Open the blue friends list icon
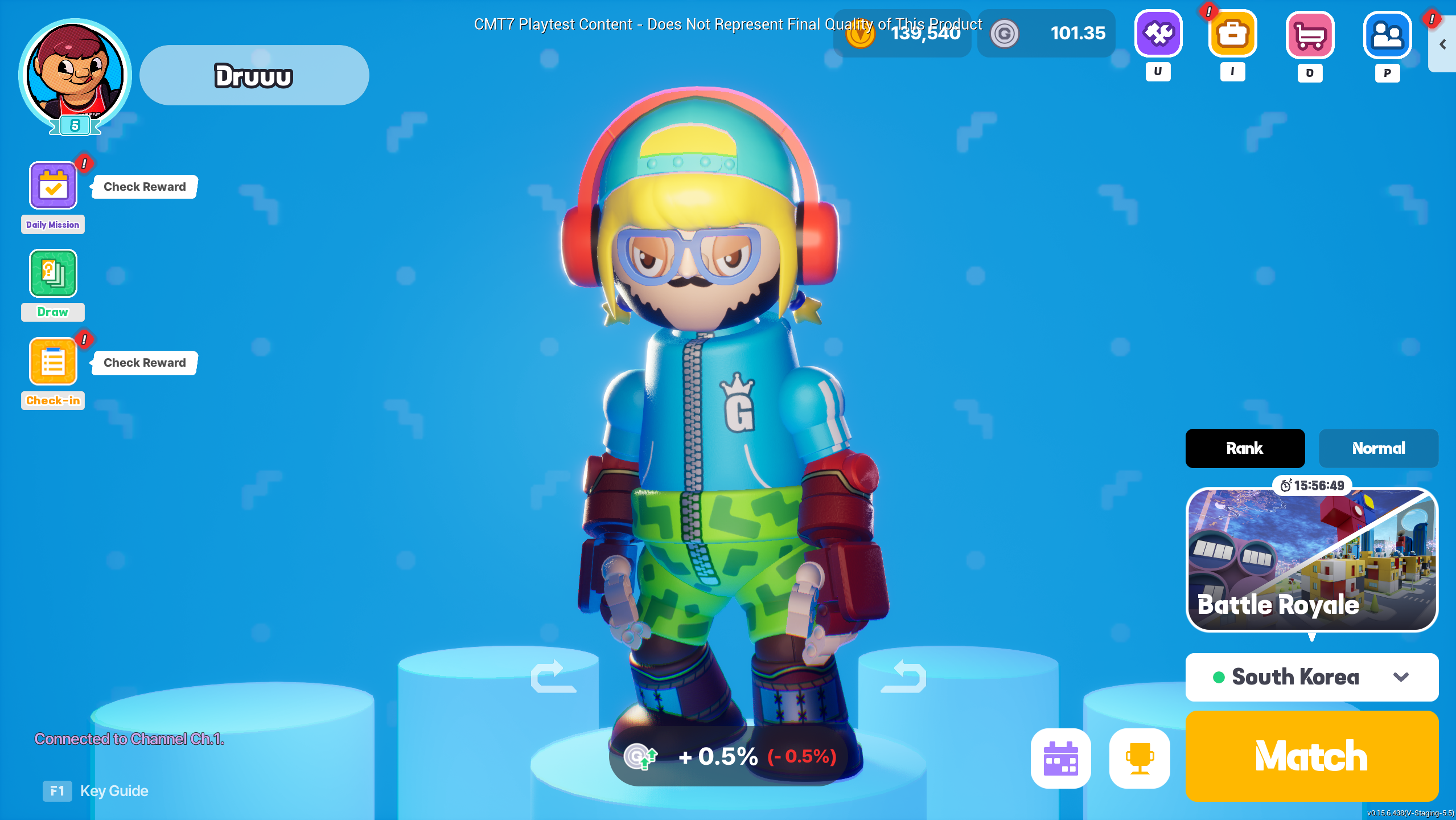Viewport: 1456px width, 820px height. (x=1387, y=35)
